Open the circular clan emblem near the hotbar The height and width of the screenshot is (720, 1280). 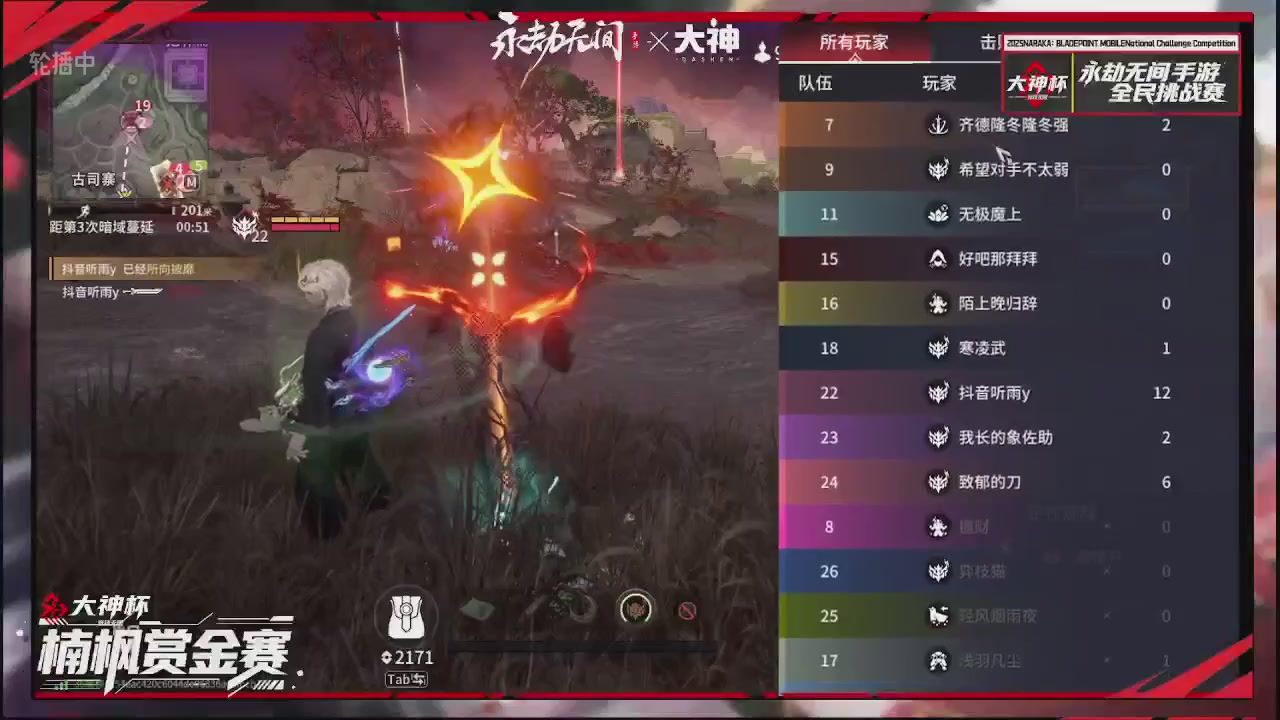pos(636,610)
